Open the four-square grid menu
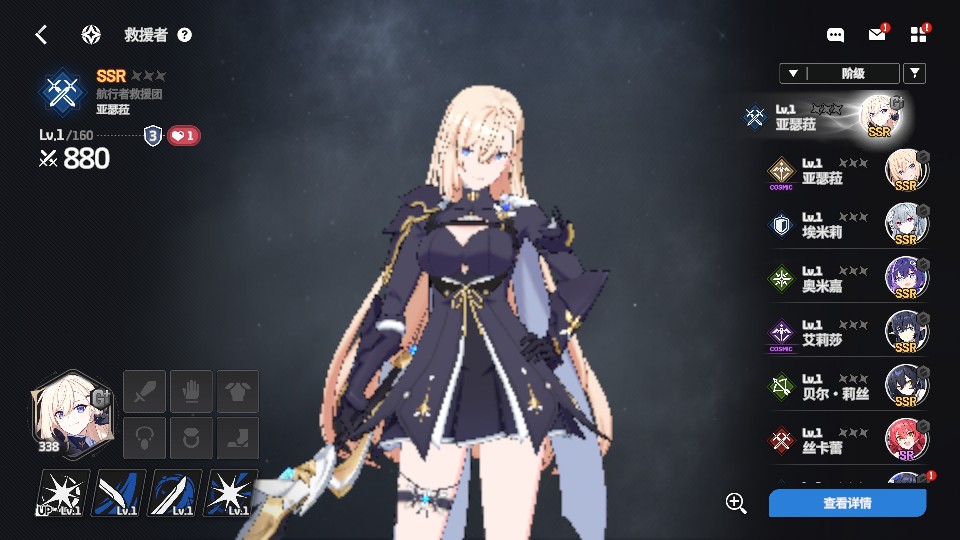Image resolution: width=960 pixels, height=540 pixels. pos(919,35)
